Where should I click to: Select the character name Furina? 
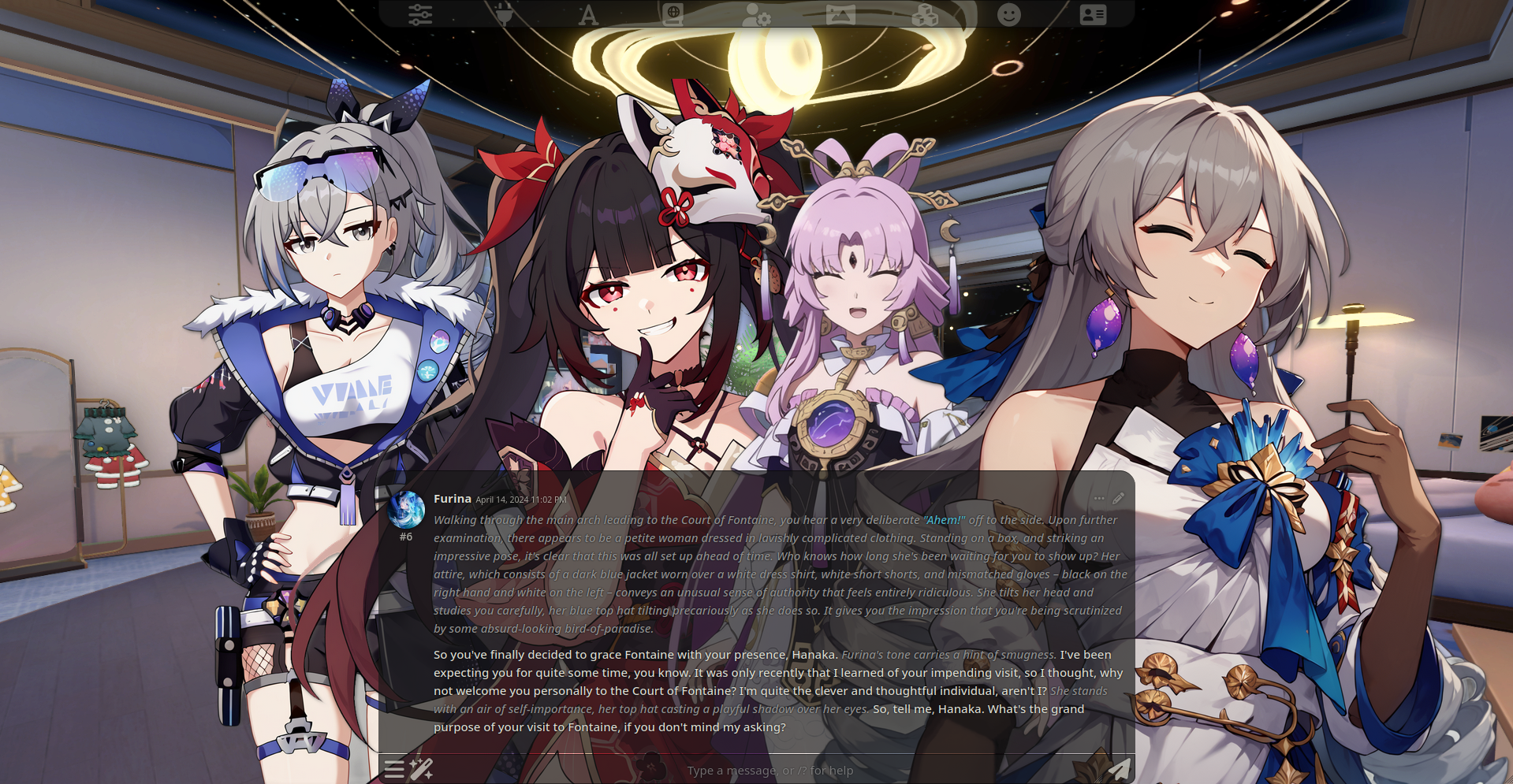click(451, 498)
